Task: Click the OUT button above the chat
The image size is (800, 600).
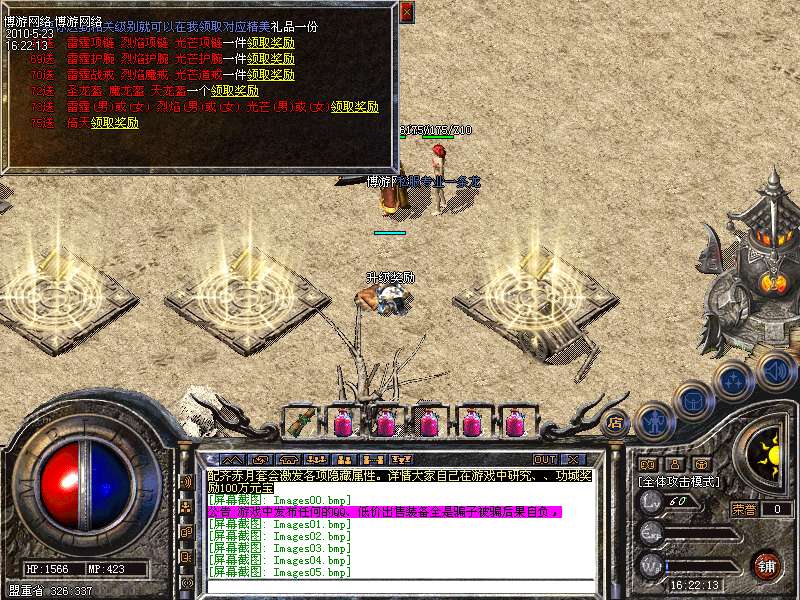Action: point(544,460)
